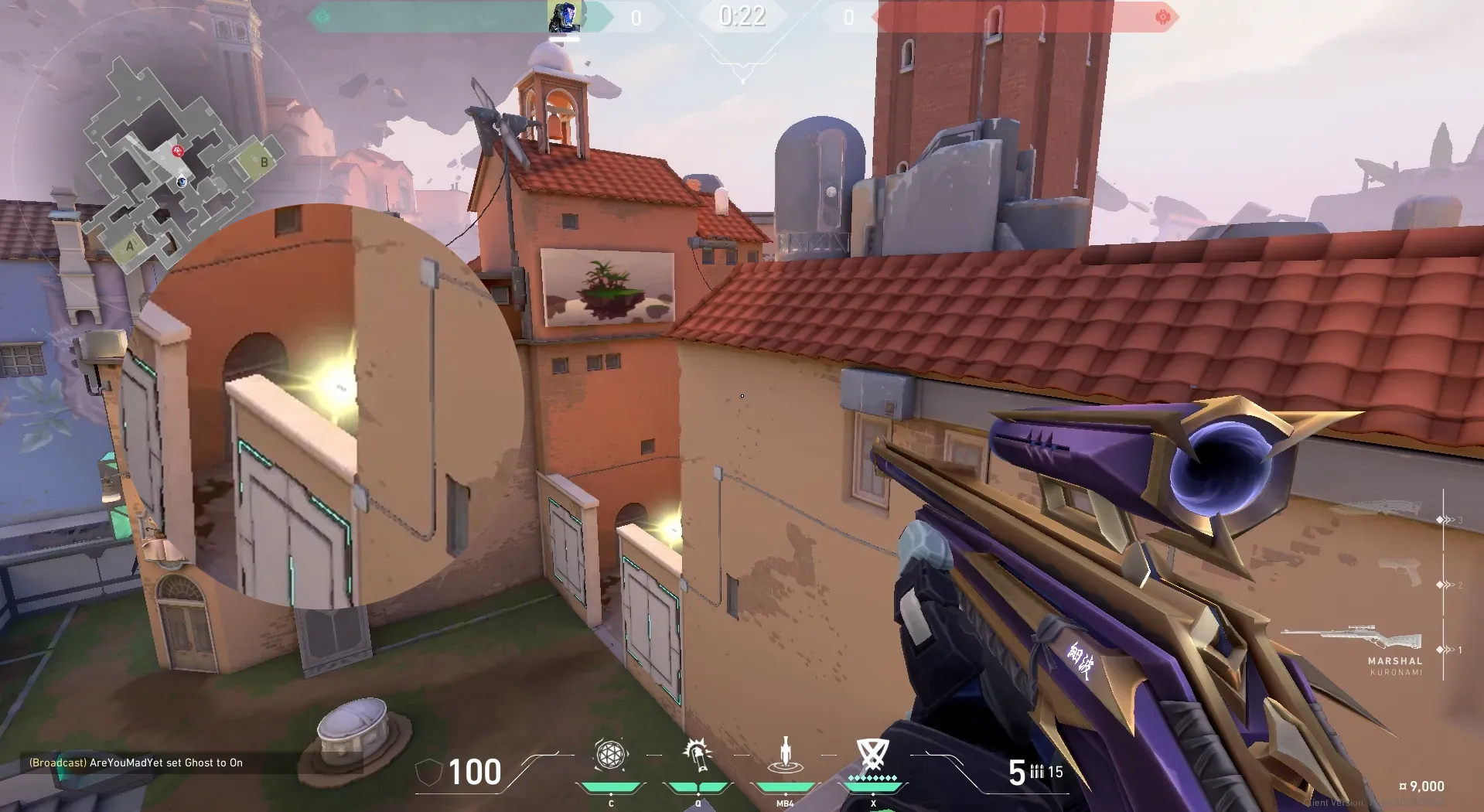Use the flashing canister ability
Image resolution: width=1484 pixels, height=812 pixels.
(697, 755)
